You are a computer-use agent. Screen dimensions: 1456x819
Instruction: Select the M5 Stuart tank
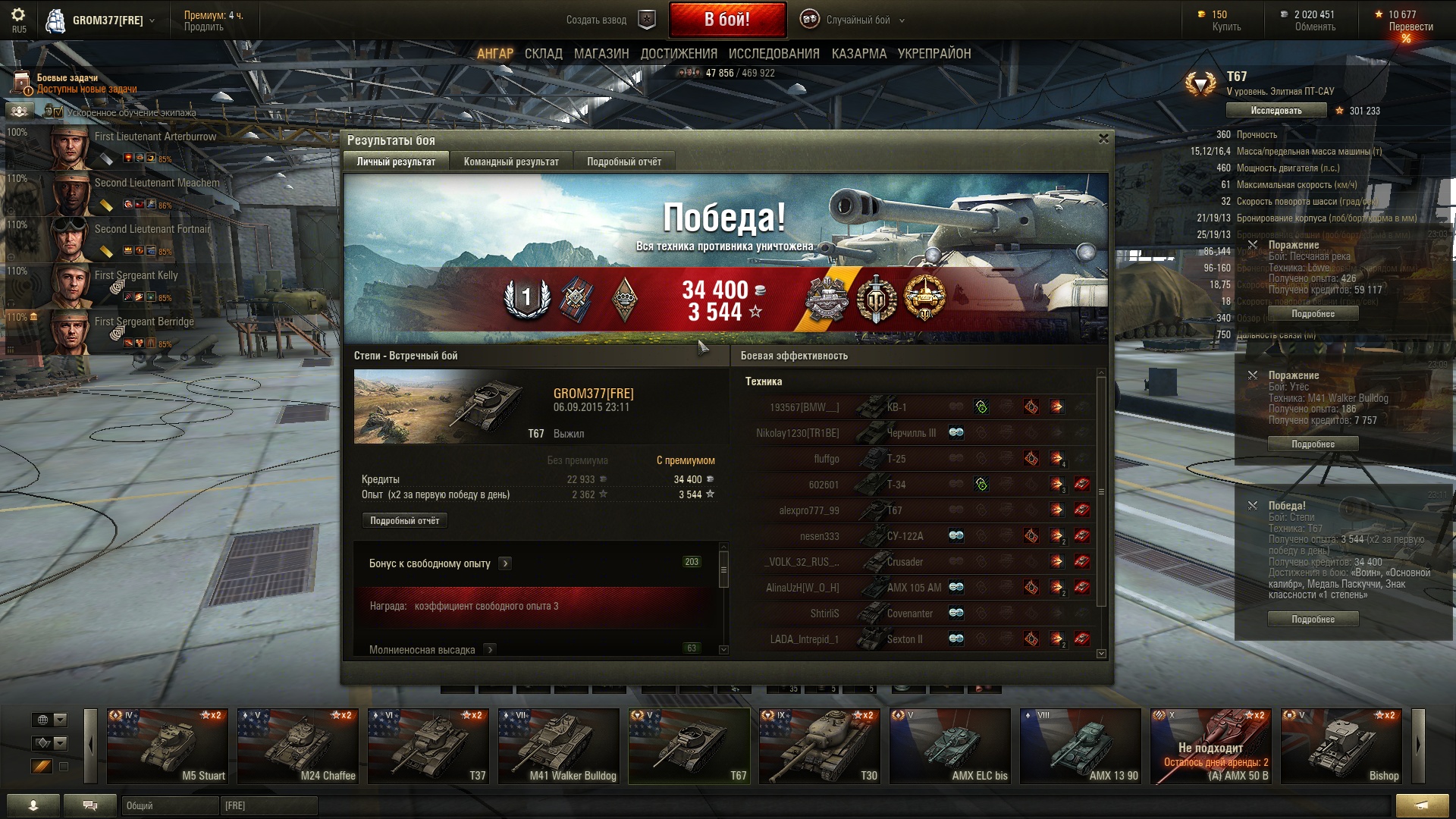click(167, 745)
